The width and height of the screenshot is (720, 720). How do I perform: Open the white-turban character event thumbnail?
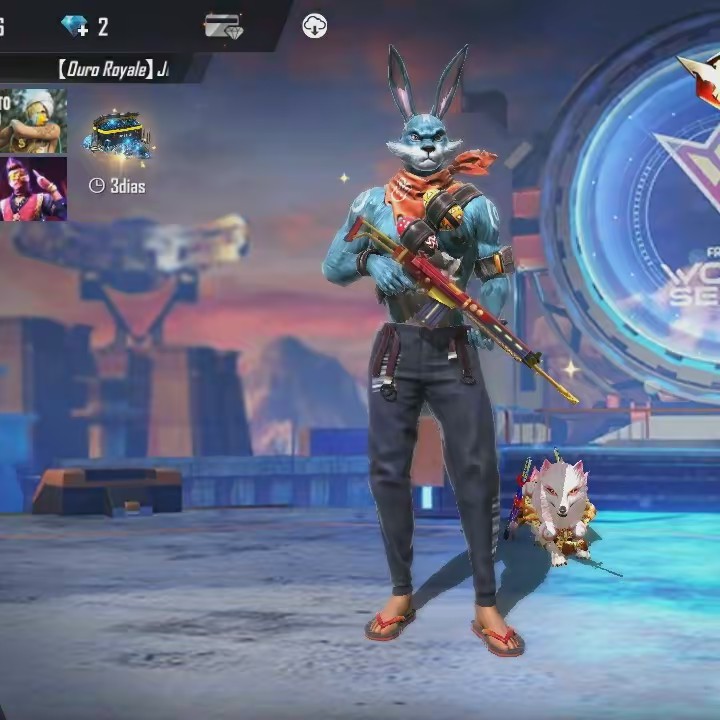pos(32,121)
